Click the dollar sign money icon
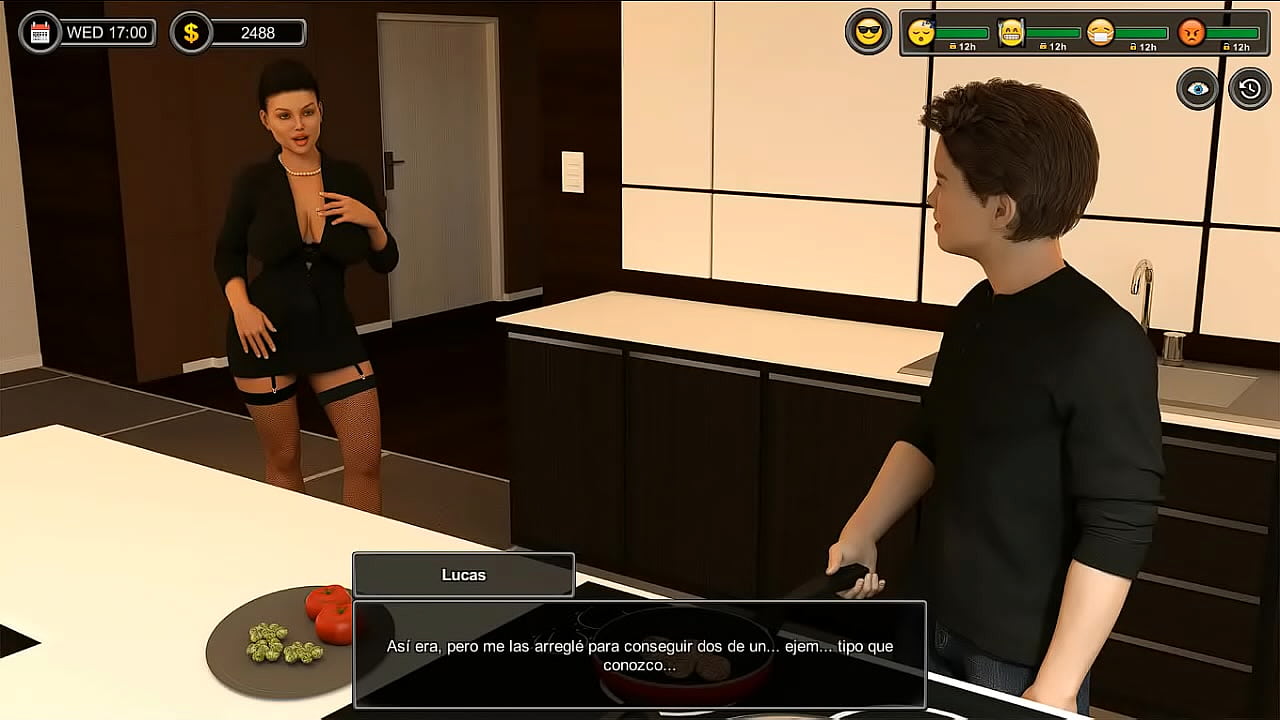Viewport: 1280px width, 720px height. (x=191, y=33)
